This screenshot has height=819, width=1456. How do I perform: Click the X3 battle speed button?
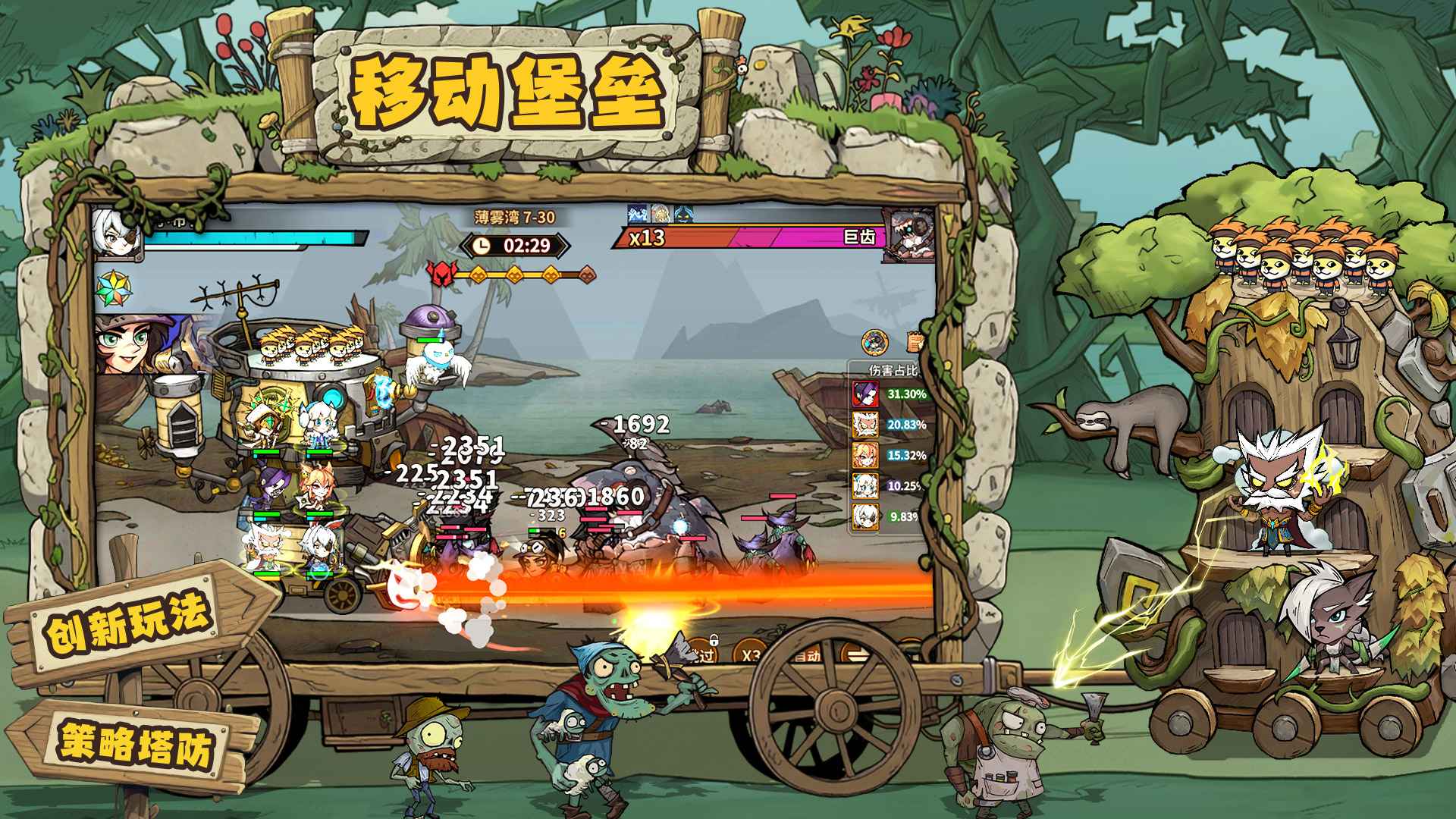749,655
